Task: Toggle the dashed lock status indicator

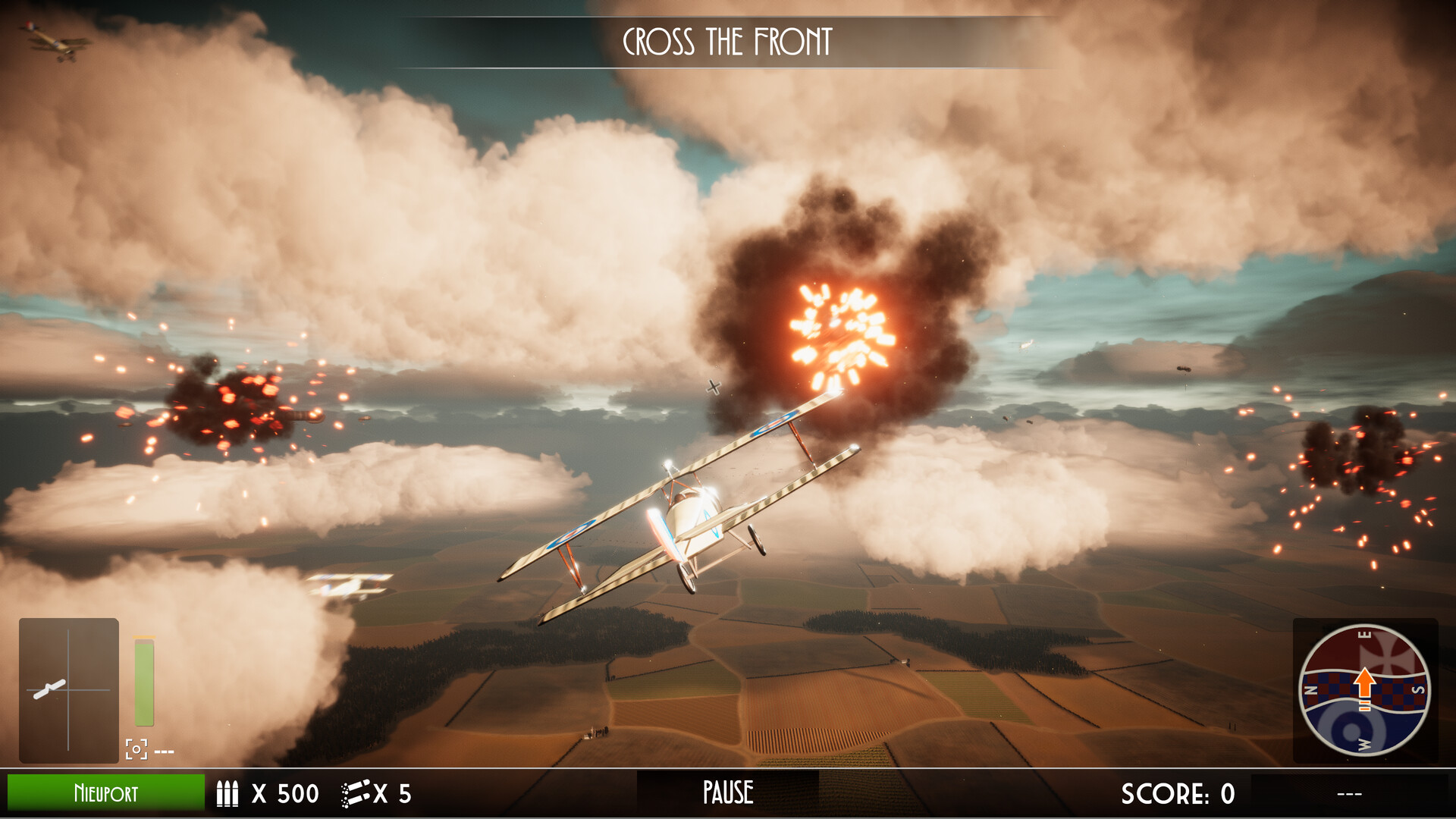Action: pyautogui.click(x=164, y=751)
